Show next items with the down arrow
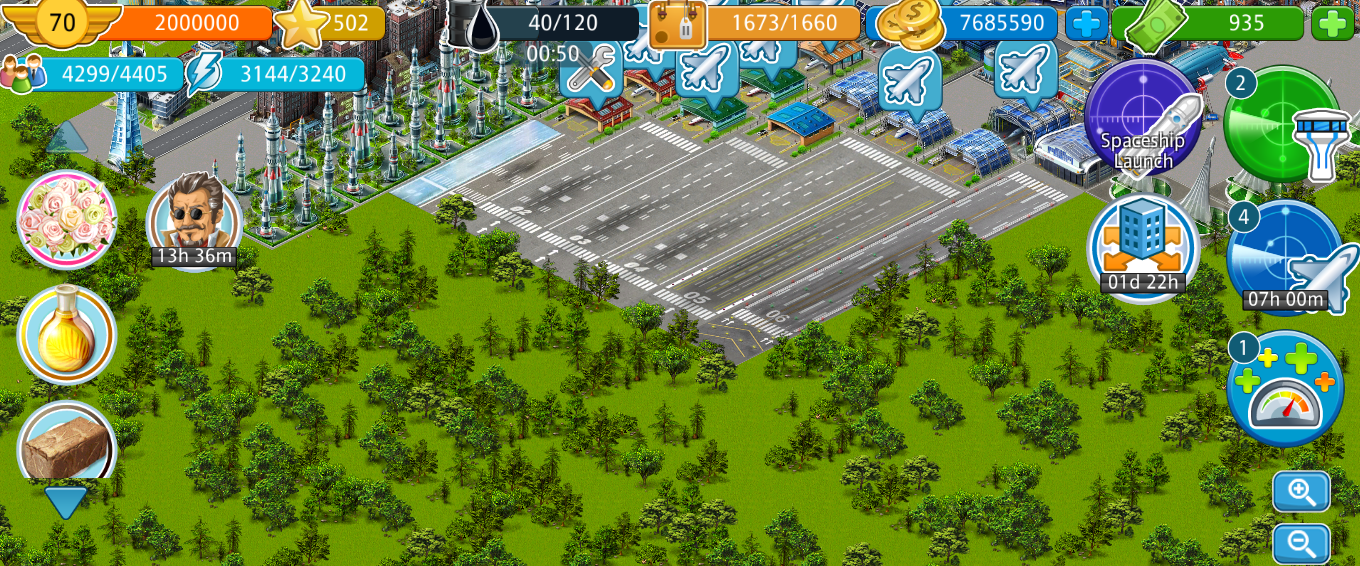 [66, 501]
